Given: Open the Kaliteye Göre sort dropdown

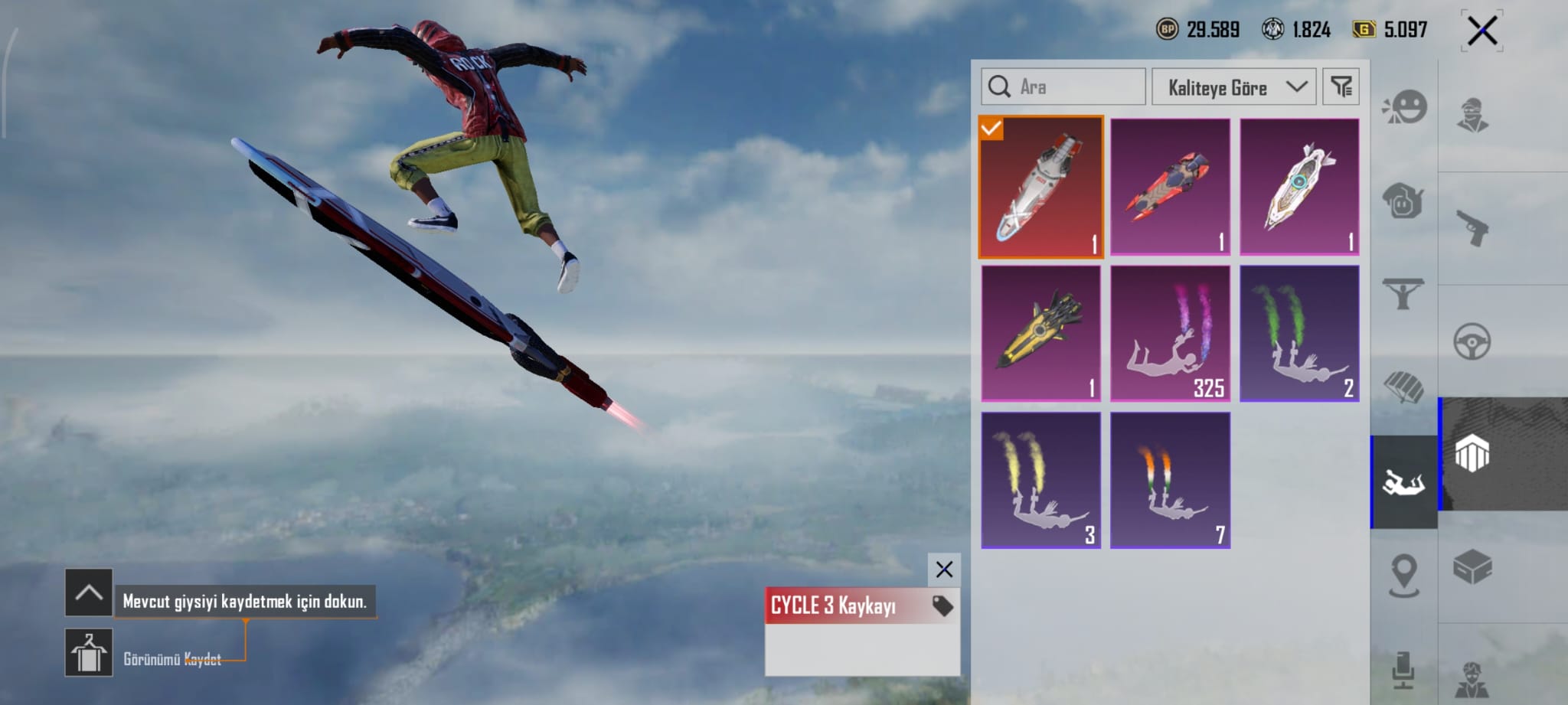Looking at the screenshot, I should 1233,87.
